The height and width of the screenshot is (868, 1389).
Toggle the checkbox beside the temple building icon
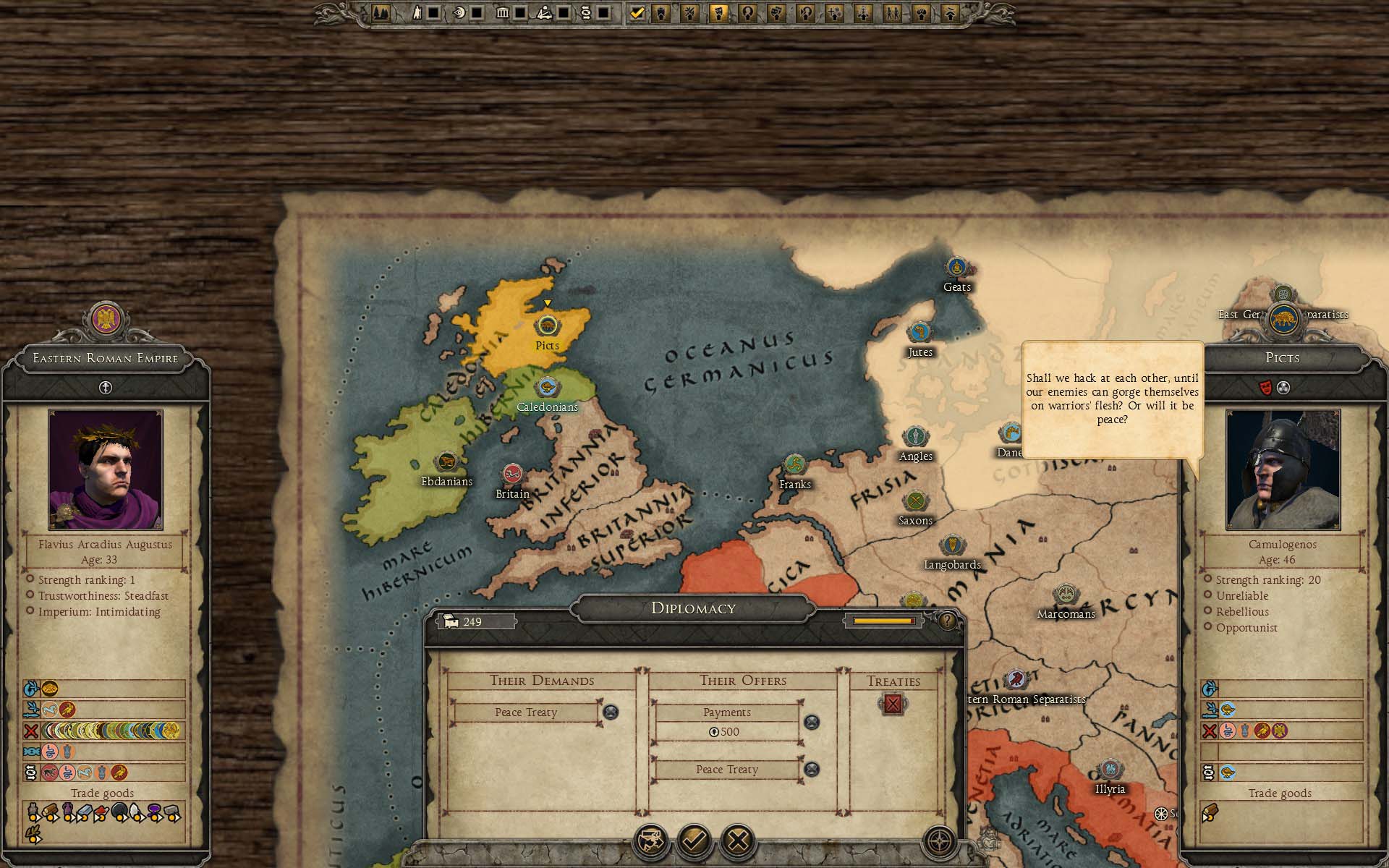coord(520,13)
